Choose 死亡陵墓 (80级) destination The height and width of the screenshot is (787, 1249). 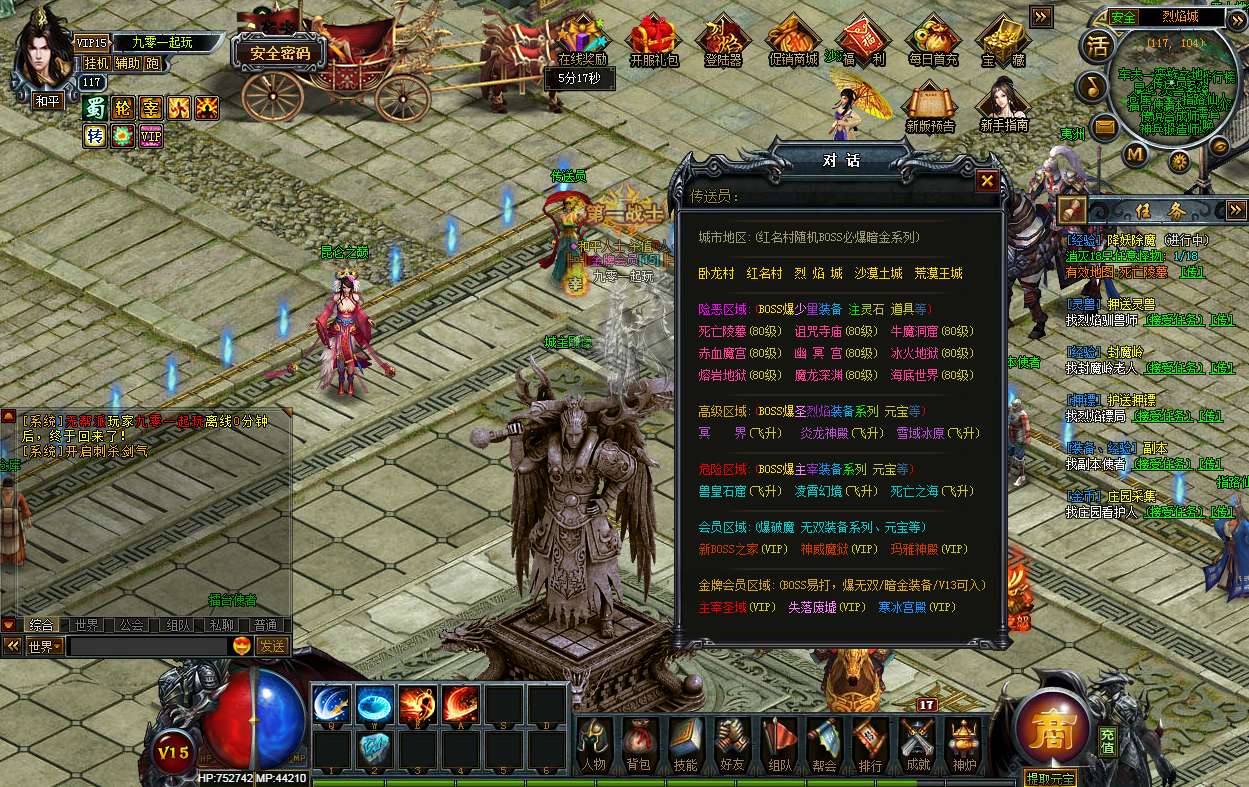pyautogui.click(x=739, y=332)
